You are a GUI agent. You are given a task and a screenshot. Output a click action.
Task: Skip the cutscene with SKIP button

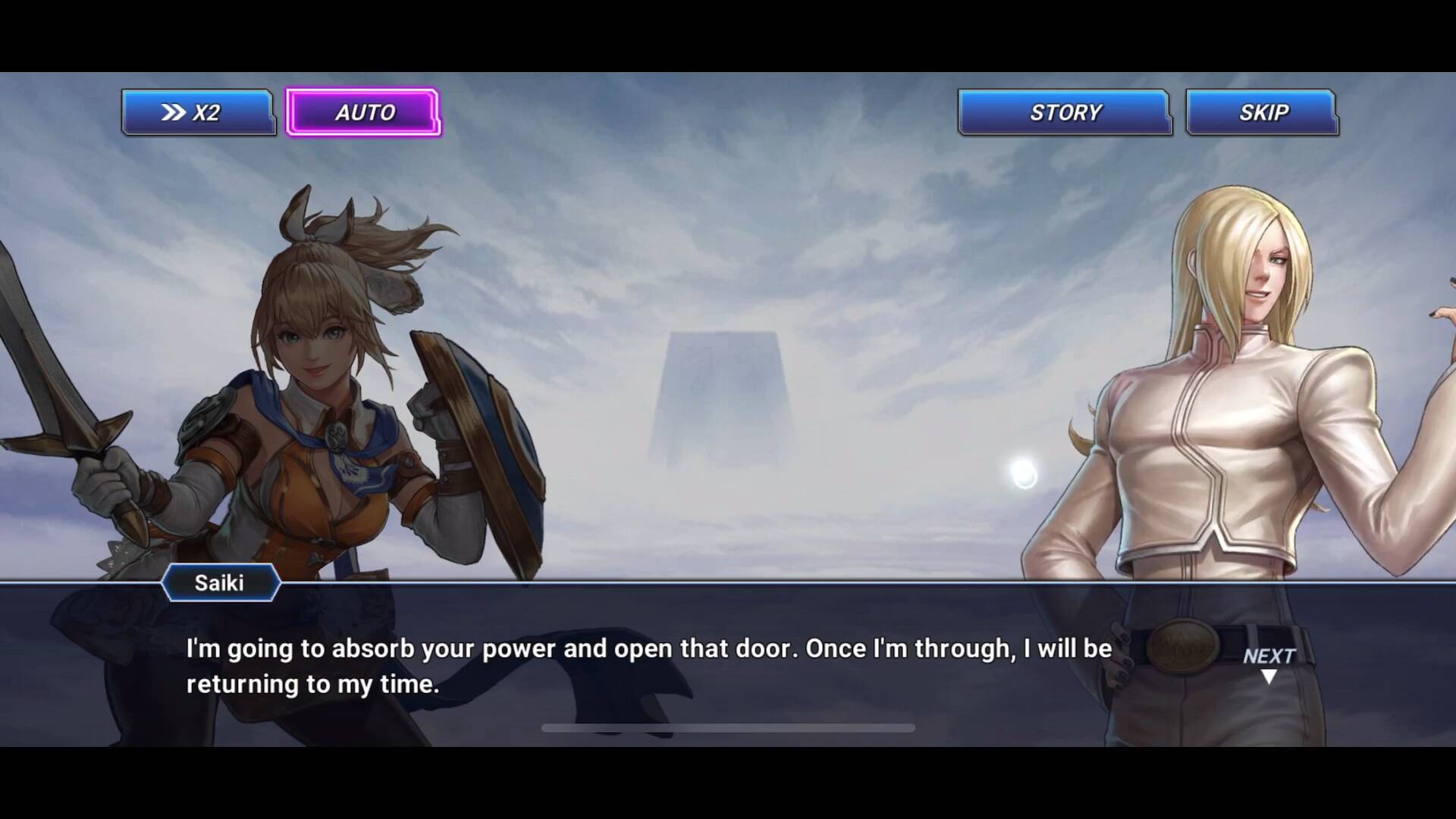[x=1262, y=113]
